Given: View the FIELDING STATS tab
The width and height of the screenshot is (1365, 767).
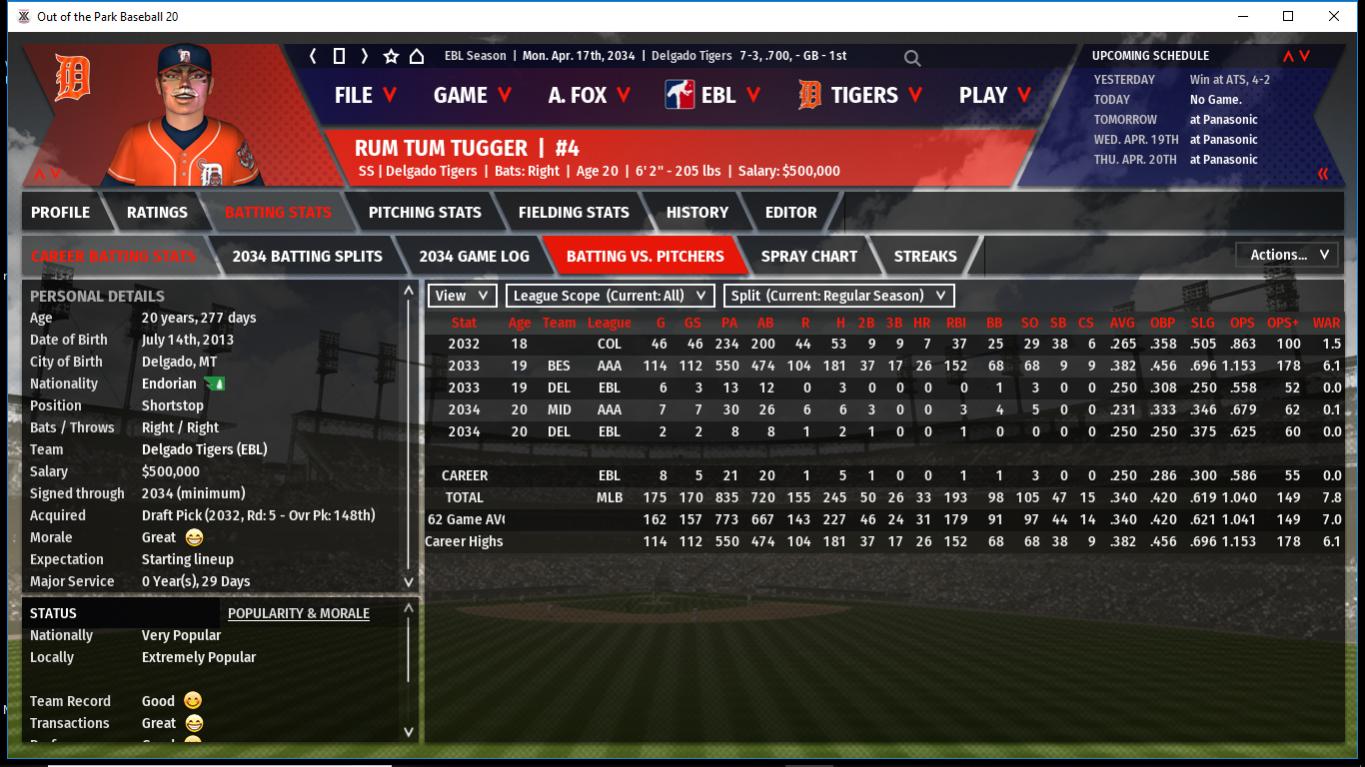Looking at the screenshot, I should (x=574, y=212).
